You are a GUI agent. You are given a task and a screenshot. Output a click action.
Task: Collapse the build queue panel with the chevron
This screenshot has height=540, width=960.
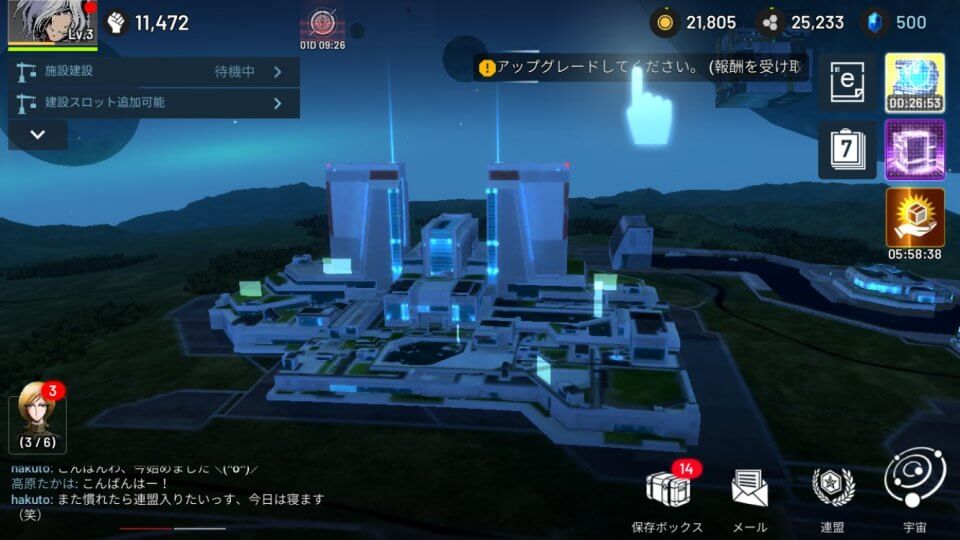[38, 134]
